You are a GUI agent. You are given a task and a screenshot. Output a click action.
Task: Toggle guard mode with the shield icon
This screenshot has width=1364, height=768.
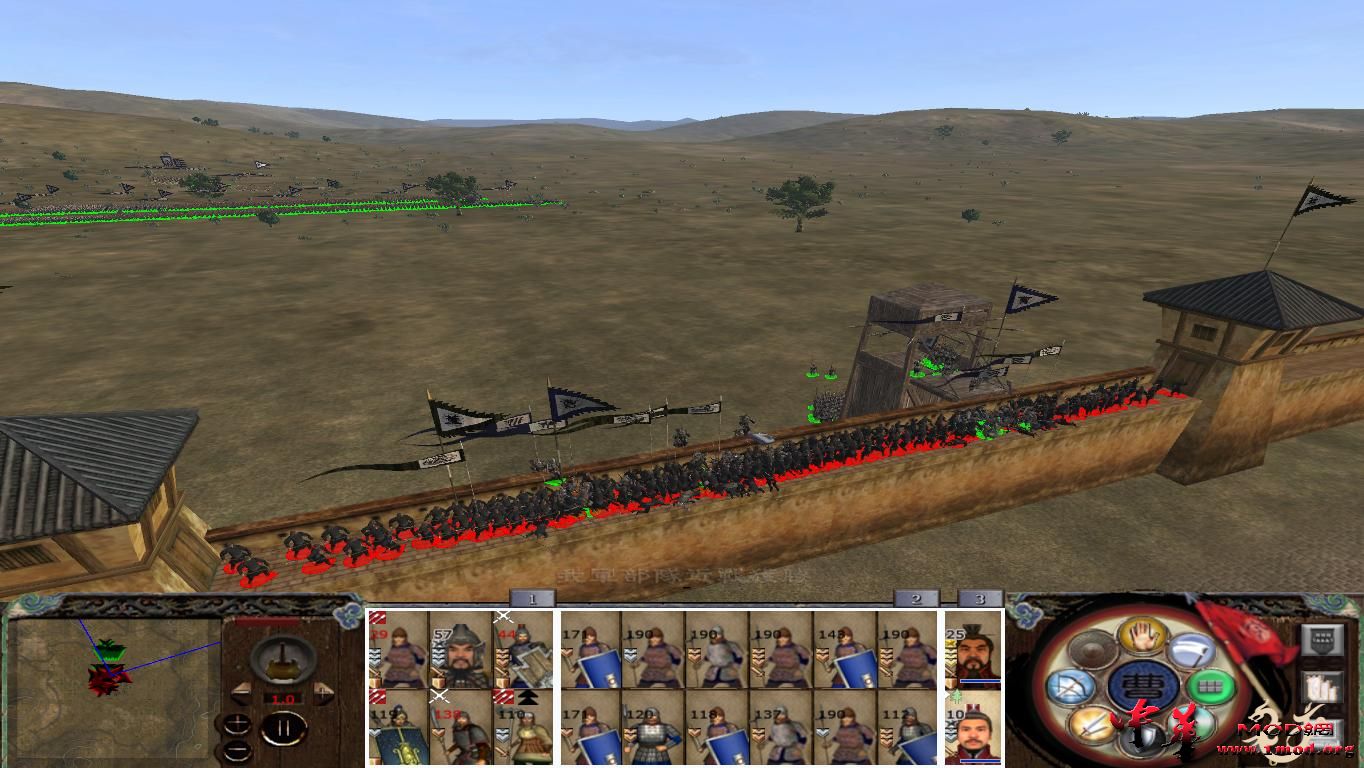pyautogui.click(x=1143, y=739)
